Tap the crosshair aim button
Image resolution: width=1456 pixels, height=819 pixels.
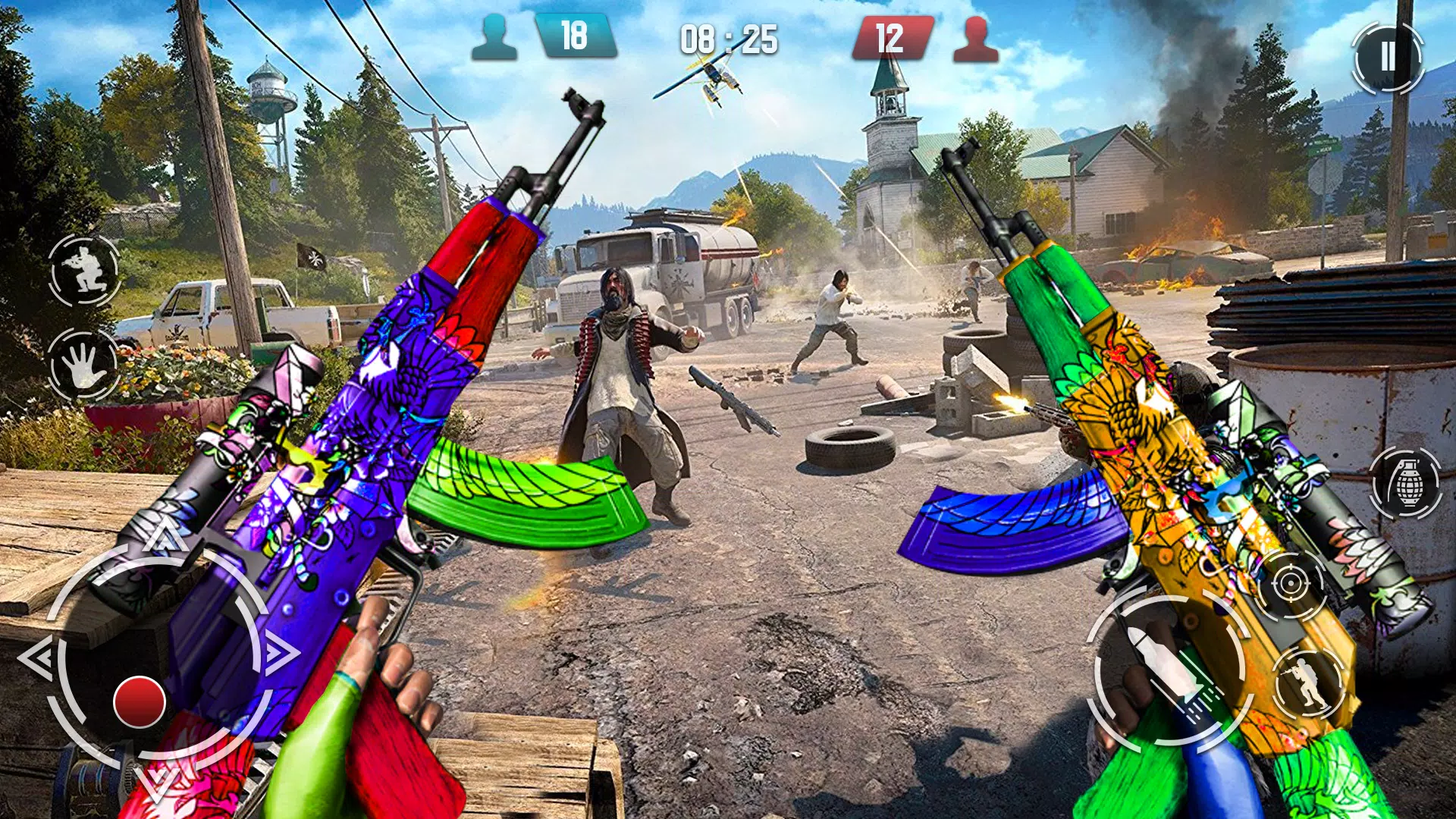pyautogui.click(x=1290, y=584)
